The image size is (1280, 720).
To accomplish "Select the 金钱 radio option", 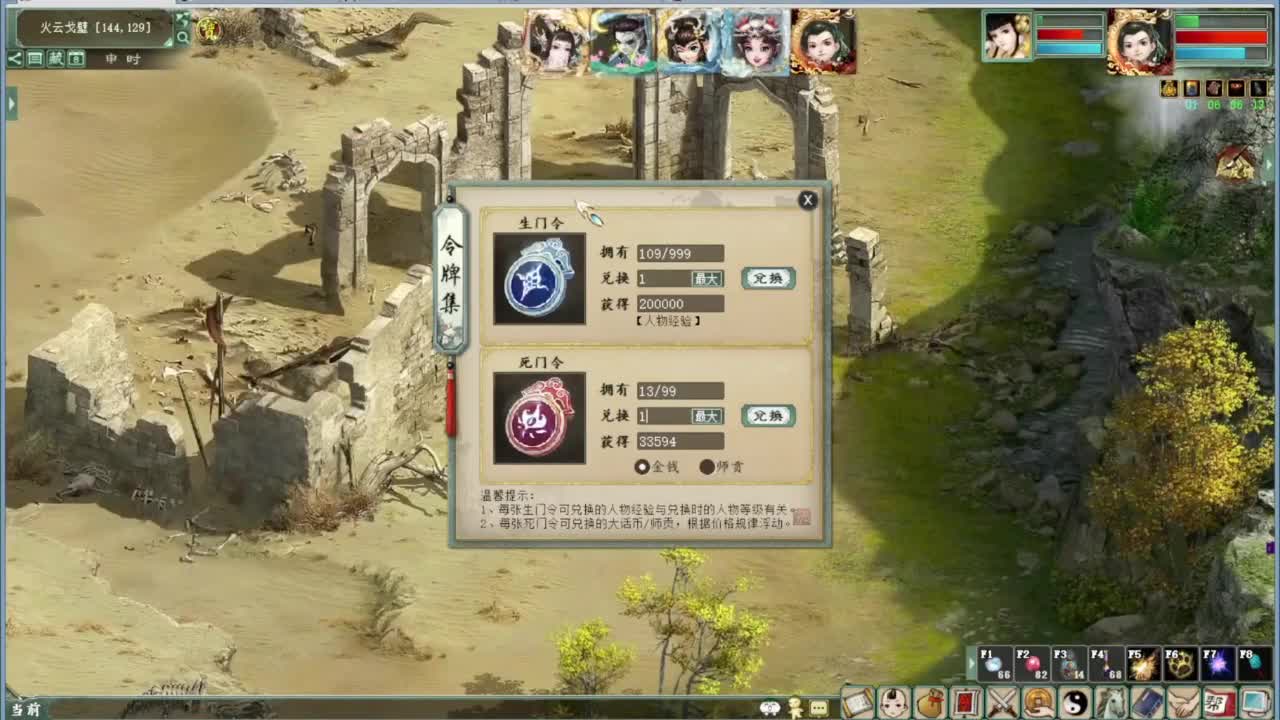I will [642, 466].
